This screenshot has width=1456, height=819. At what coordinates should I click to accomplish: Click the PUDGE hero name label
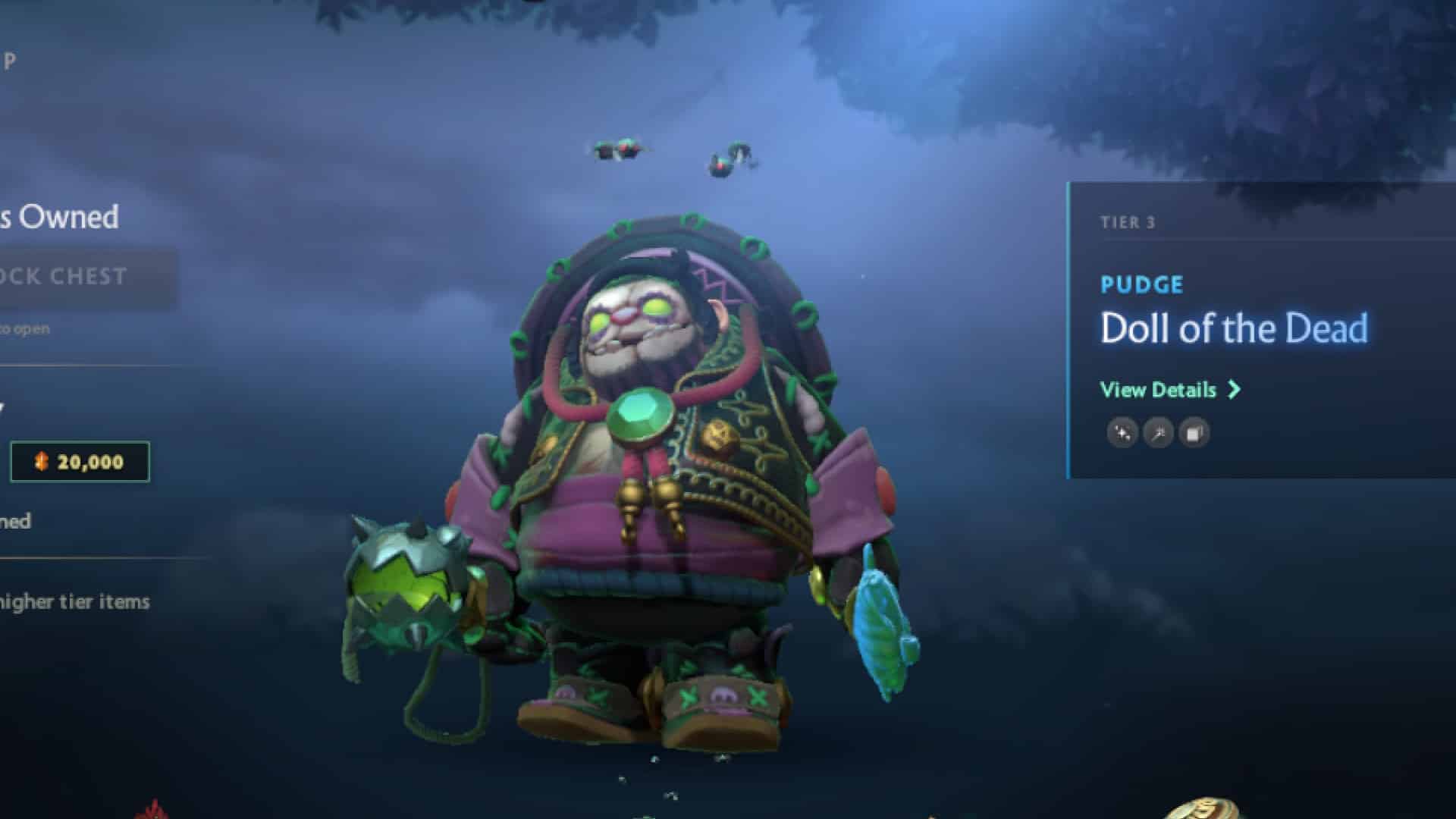coord(1141,284)
